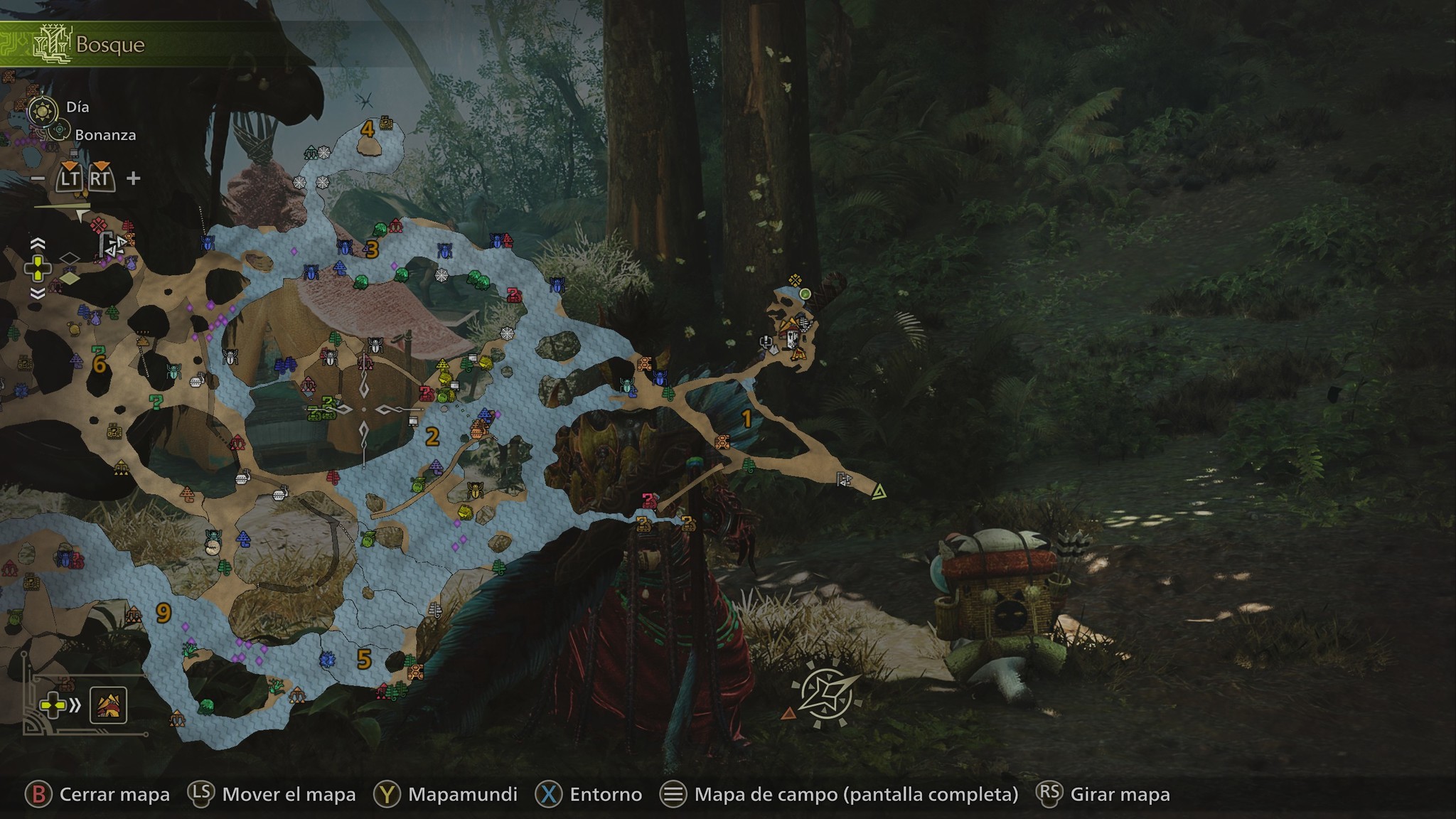Select zone number 5 on the map

click(x=364, y=660)
